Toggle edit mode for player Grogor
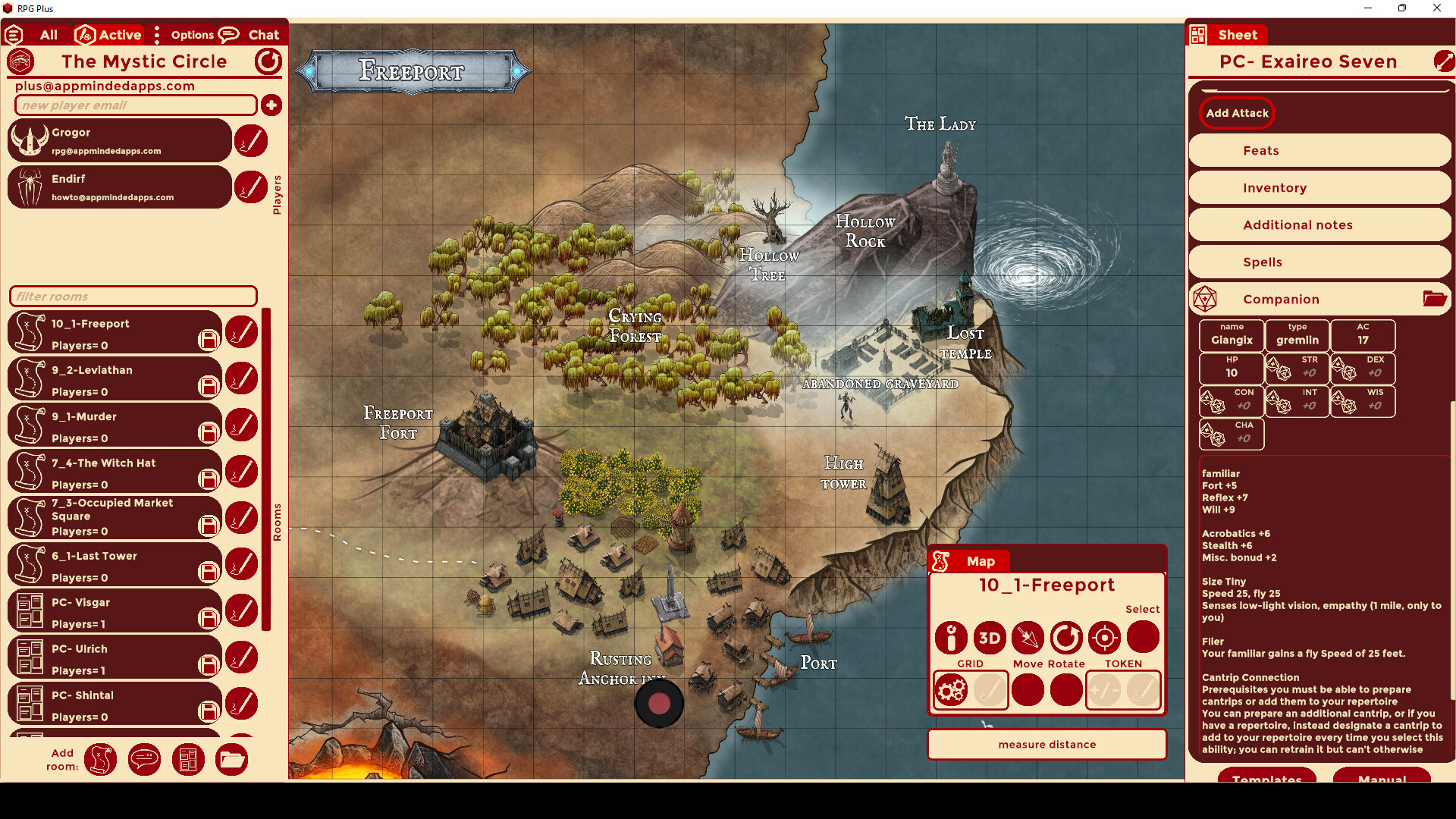This screenshot has height=819, width=1456. click(x=251, y=140)
